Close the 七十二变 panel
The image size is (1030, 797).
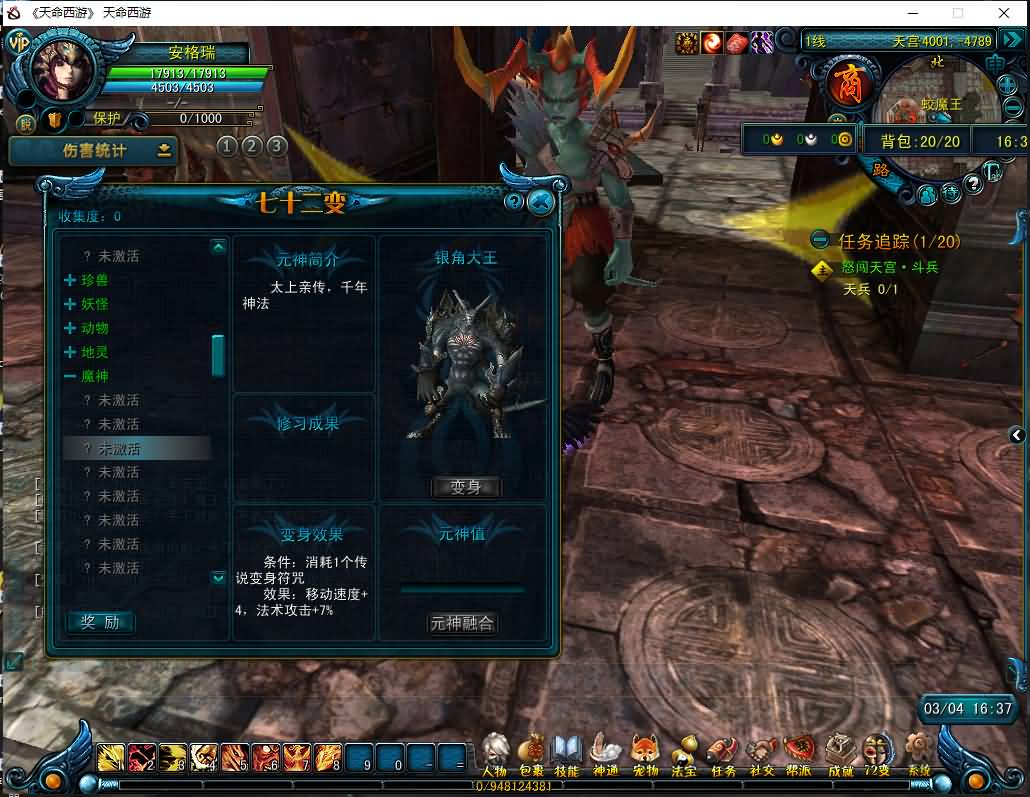(x=541, y=203)
